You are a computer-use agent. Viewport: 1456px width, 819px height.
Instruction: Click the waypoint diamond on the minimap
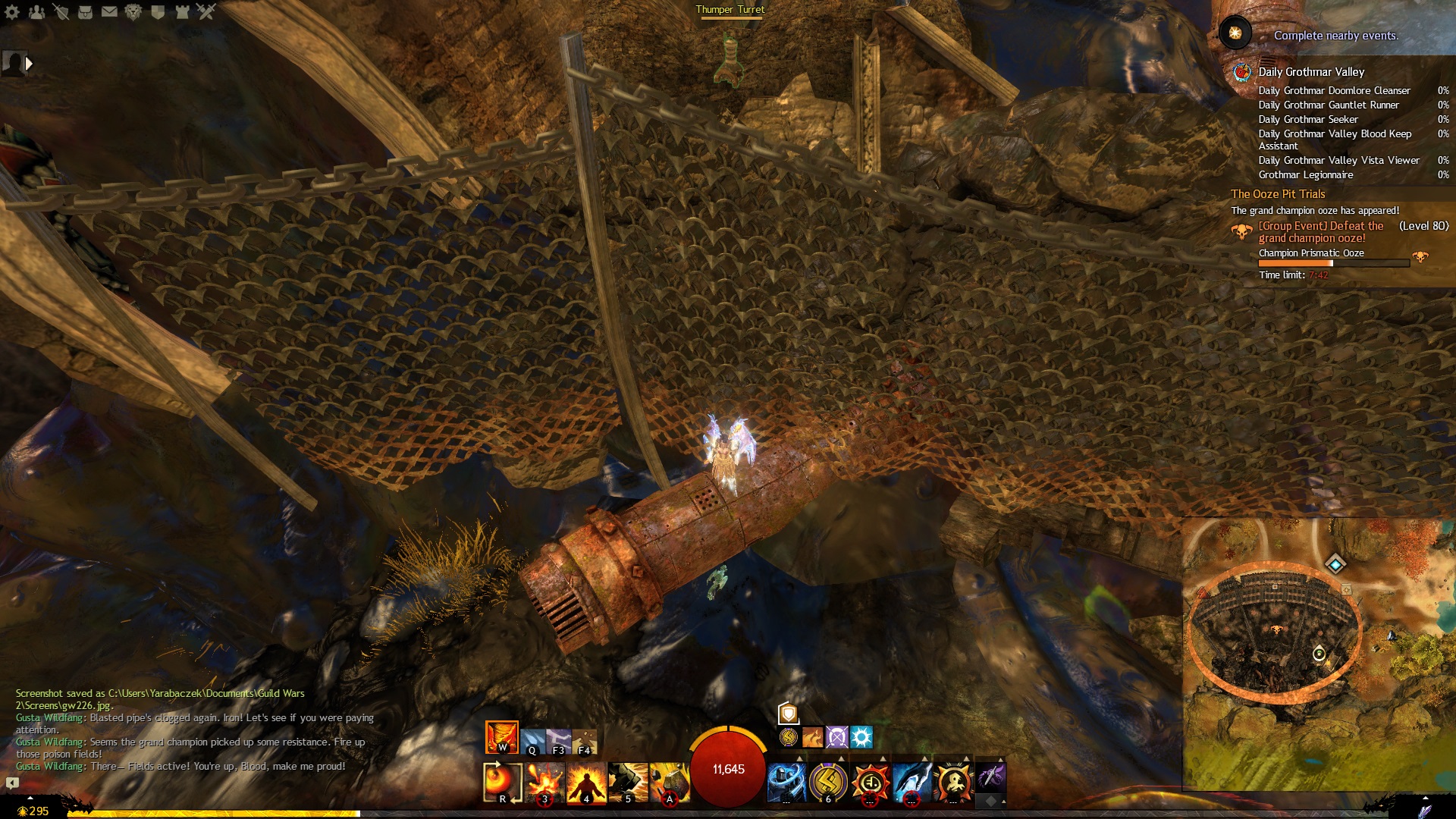pos(1335,563)
